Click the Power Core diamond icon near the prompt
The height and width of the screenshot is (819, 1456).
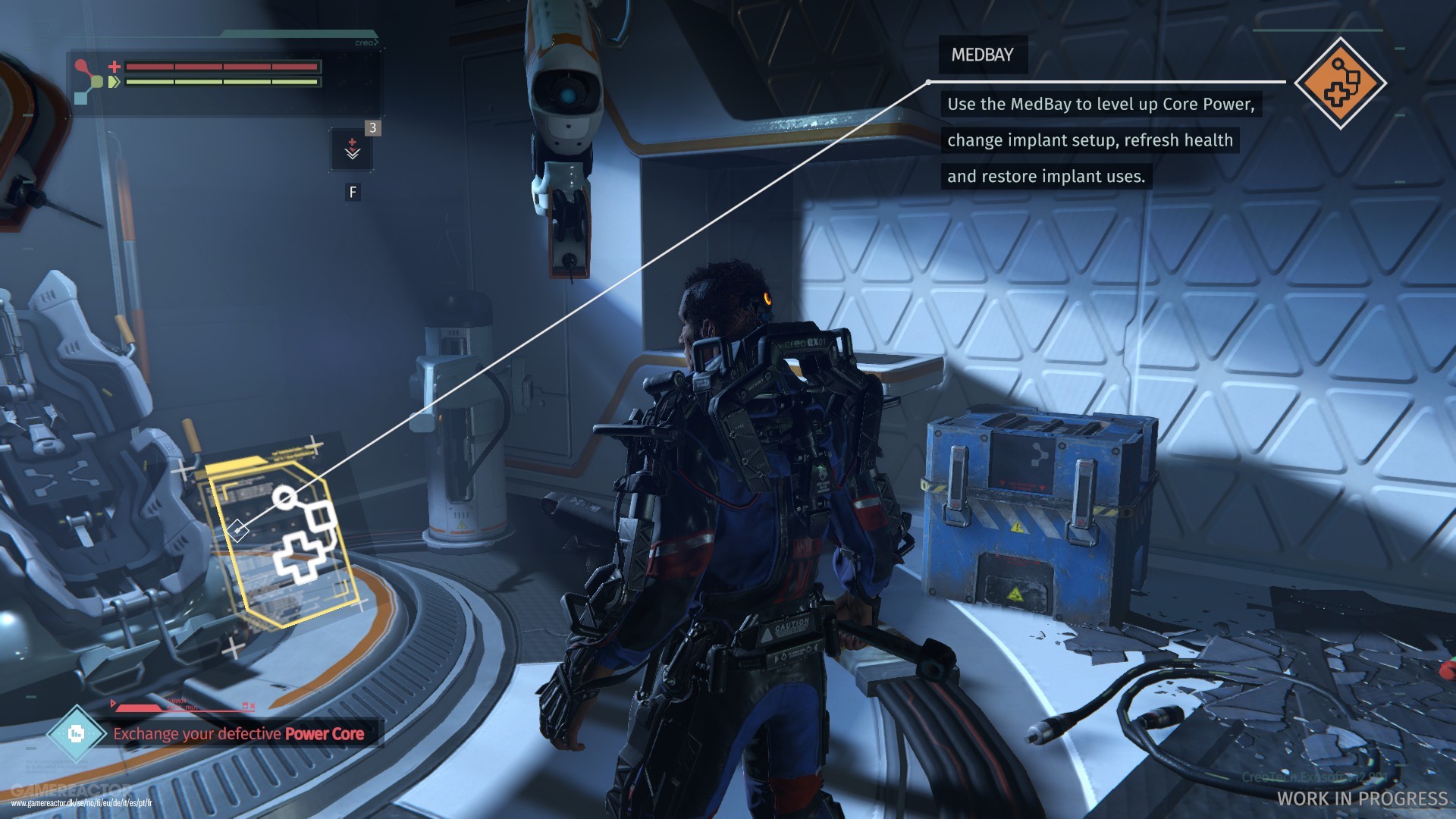[77, 733]
